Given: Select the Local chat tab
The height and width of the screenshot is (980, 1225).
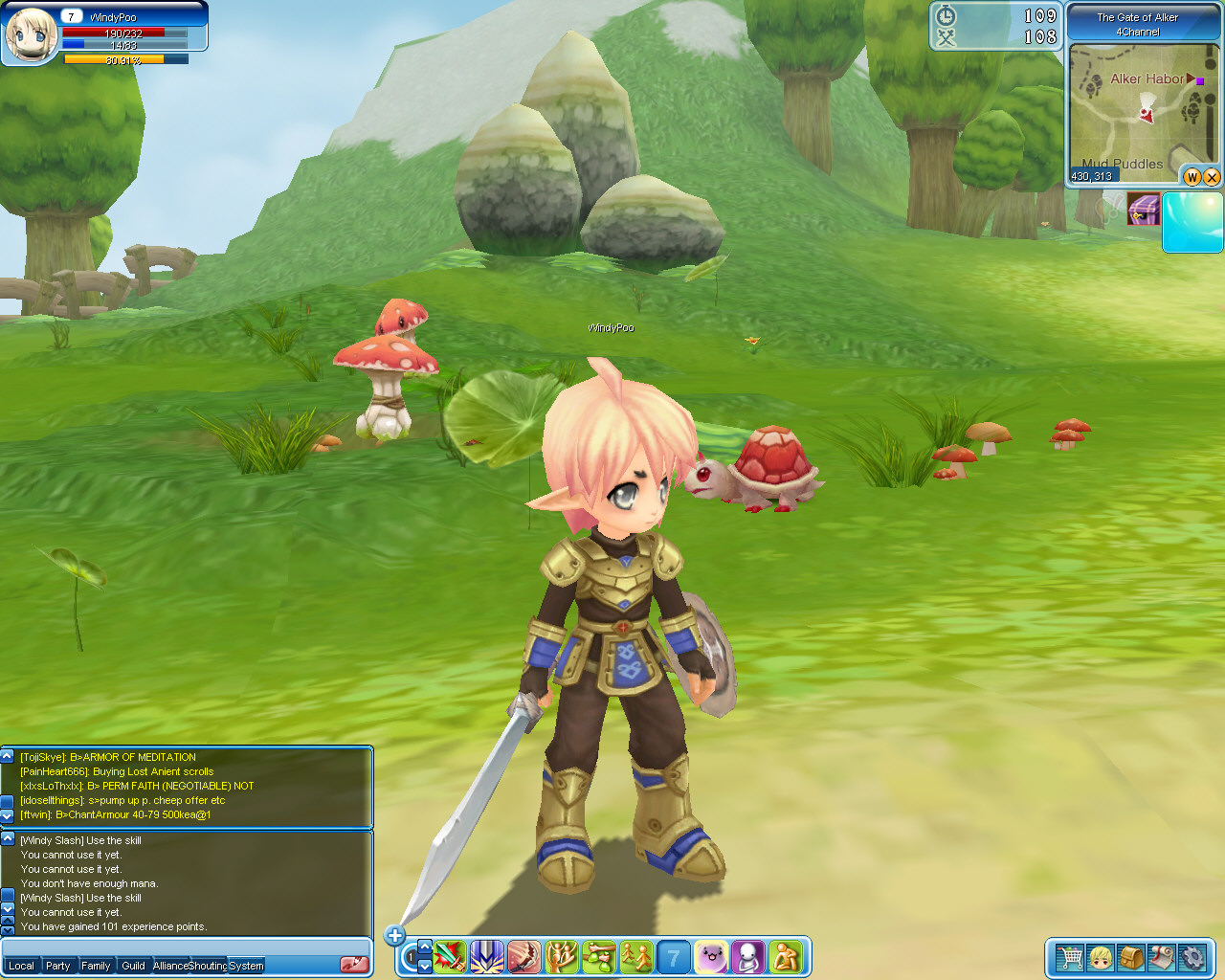Looking at the screenshot, I should (x=21, y=966).
